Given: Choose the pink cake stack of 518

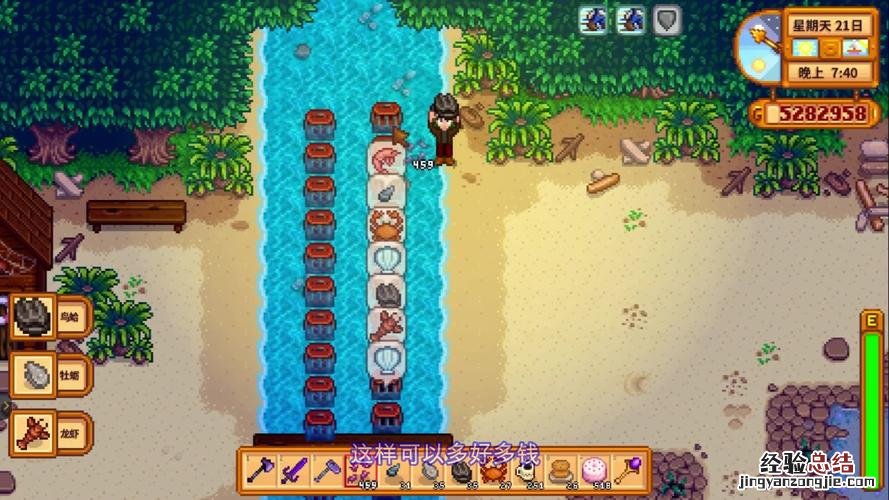Looking at the screenshot, I should [596, 469].
